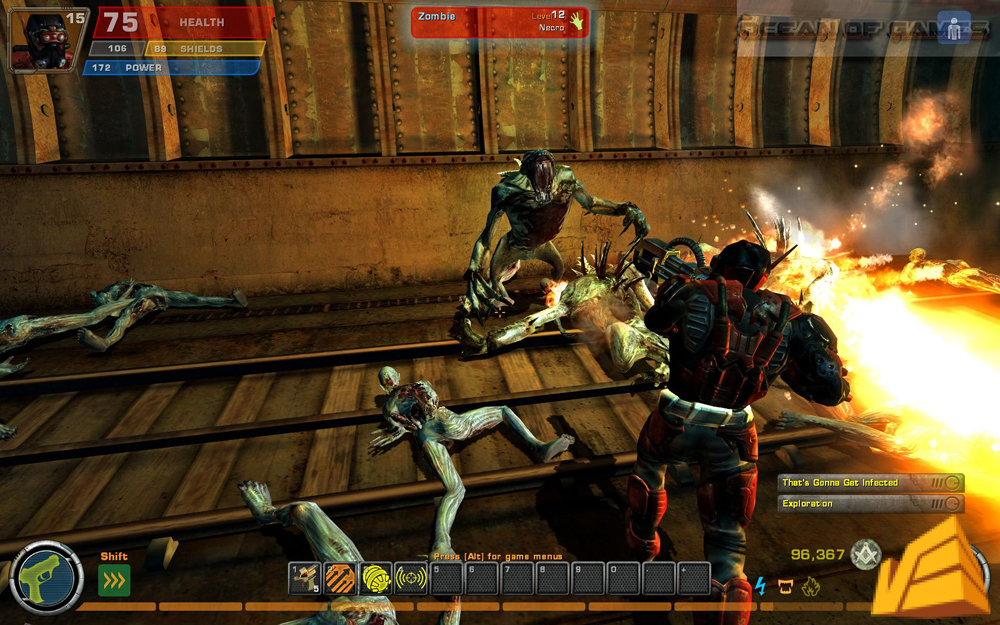Activate the orange striped arrows skill
Image resolution: width=1000 pixels, height=625 pixels.
[x=340, y=578]
